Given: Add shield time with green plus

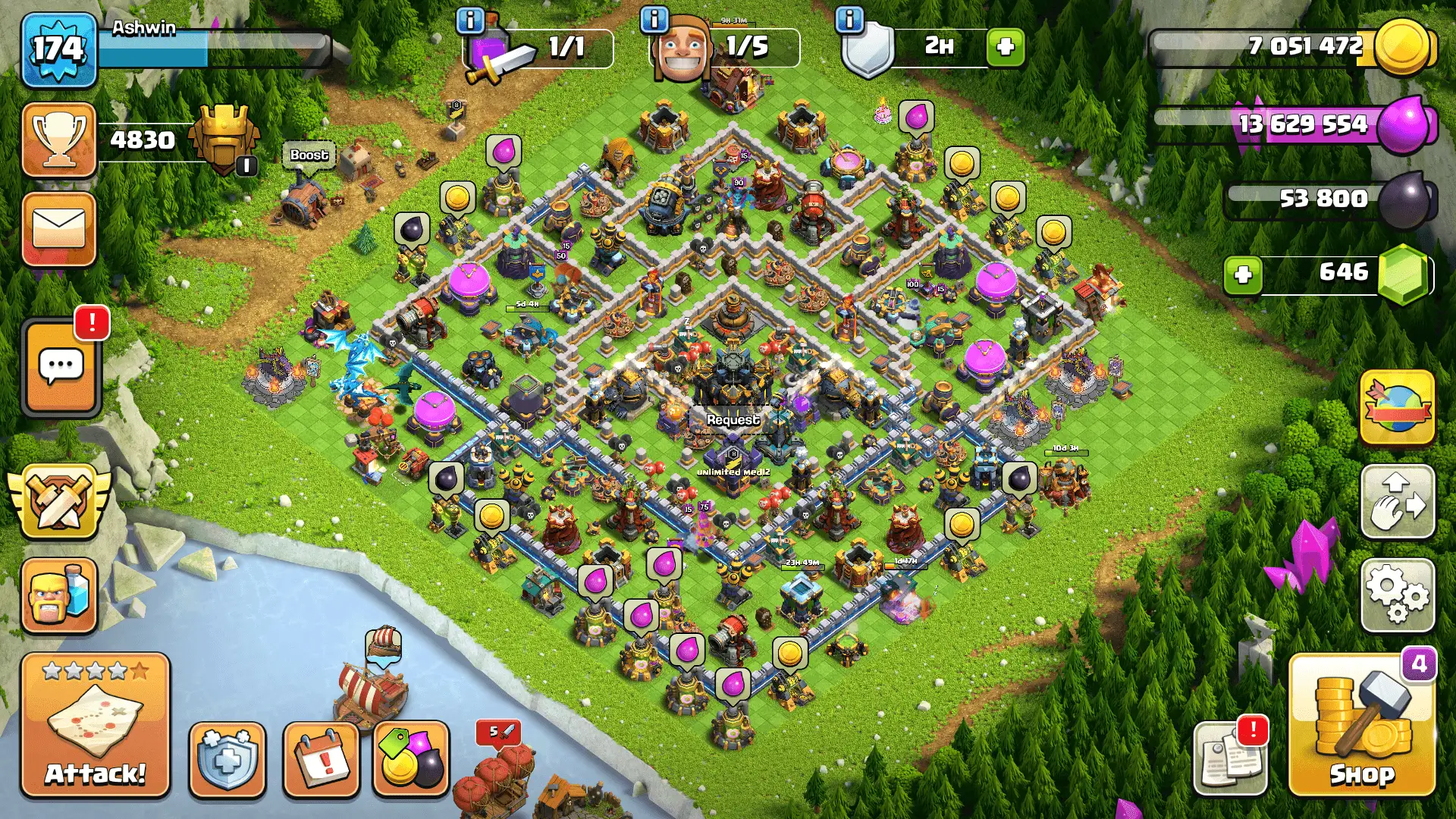Looking at the screenshot, I should 1006,47.
